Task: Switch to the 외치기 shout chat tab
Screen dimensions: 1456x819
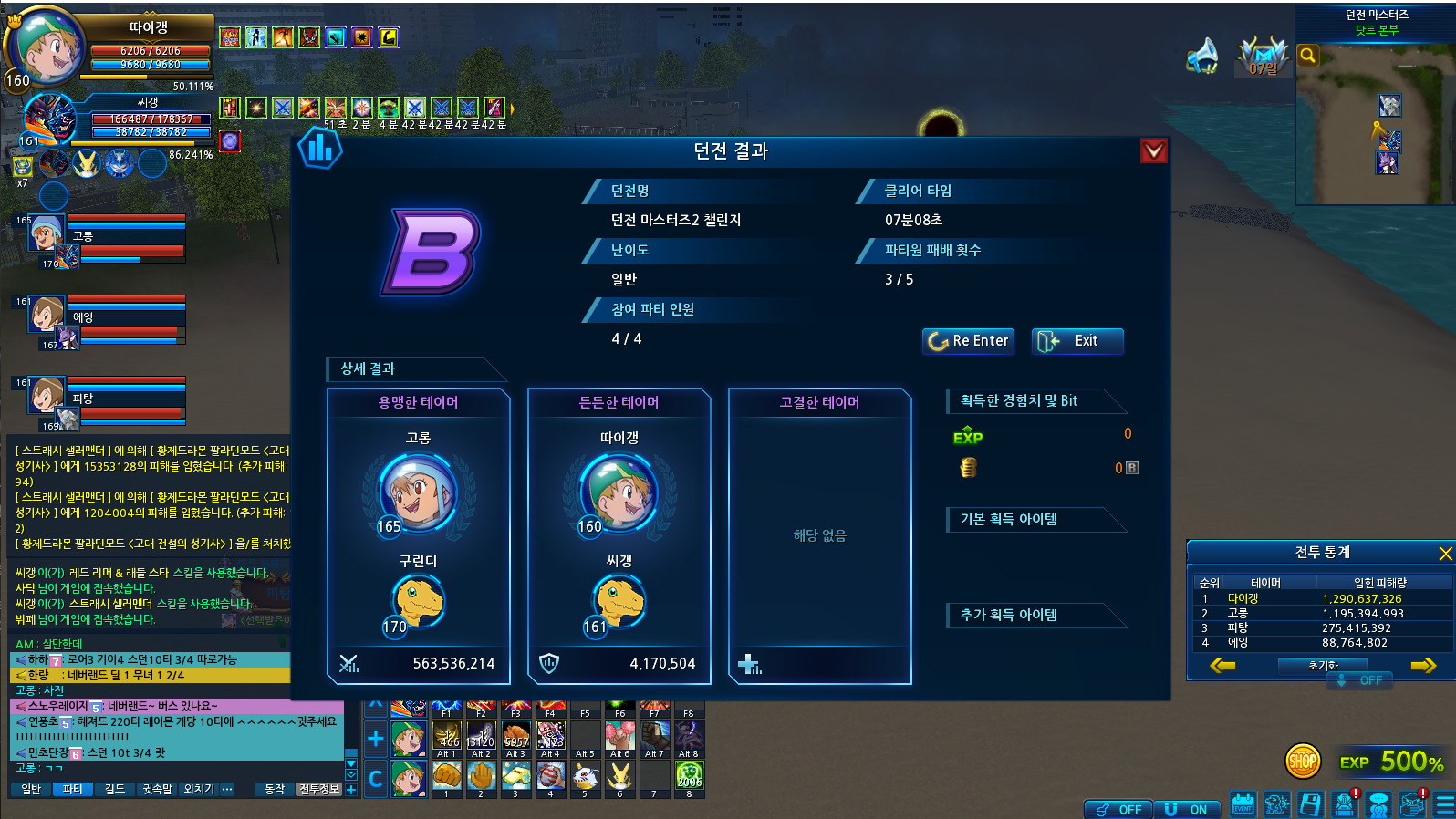Action: (x=199, y=789)
